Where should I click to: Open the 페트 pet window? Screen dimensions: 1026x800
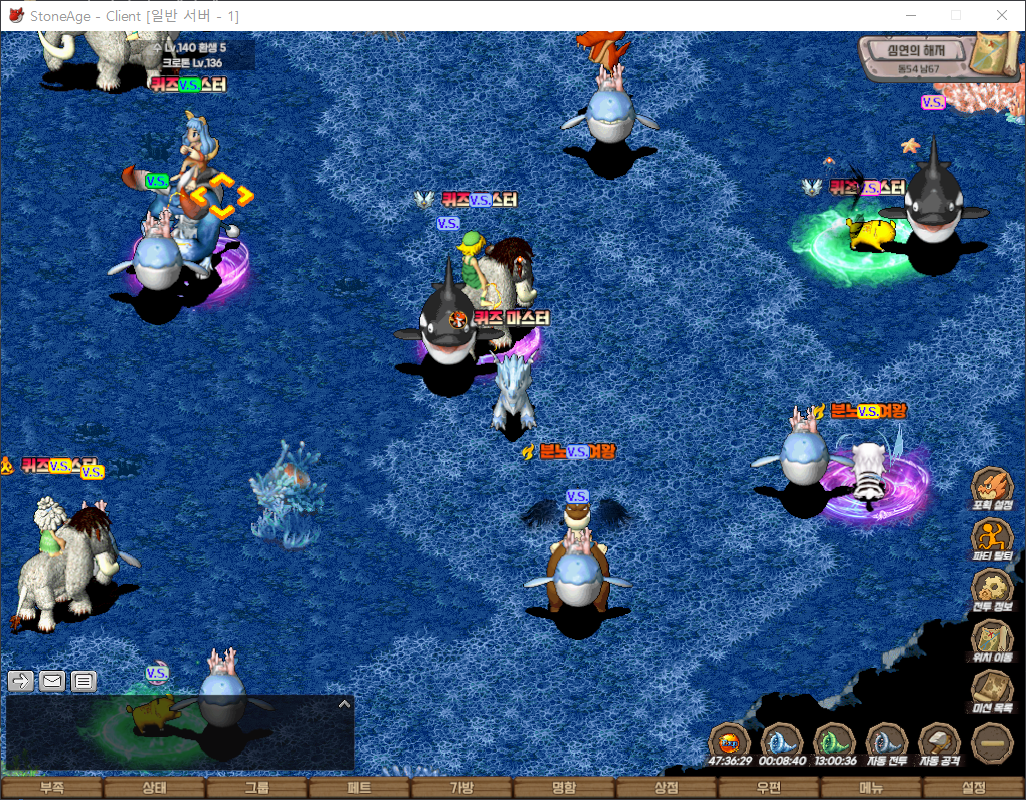[359, 788]
